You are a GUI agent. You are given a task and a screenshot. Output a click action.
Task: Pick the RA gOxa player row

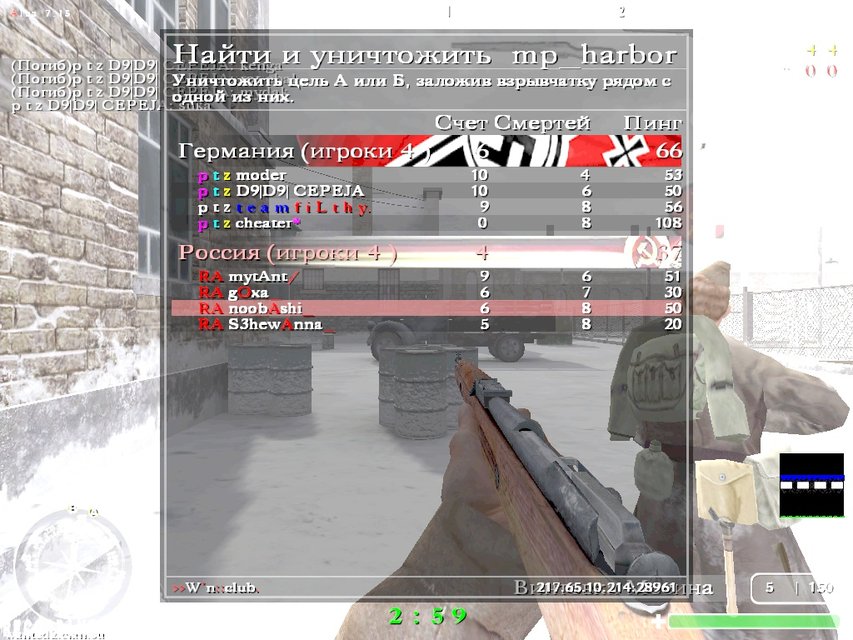428,292
